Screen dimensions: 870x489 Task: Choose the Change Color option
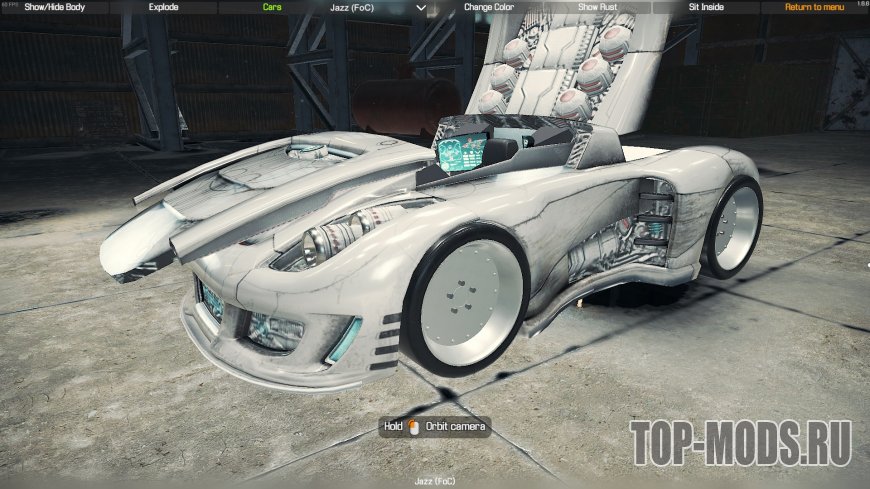489,7
